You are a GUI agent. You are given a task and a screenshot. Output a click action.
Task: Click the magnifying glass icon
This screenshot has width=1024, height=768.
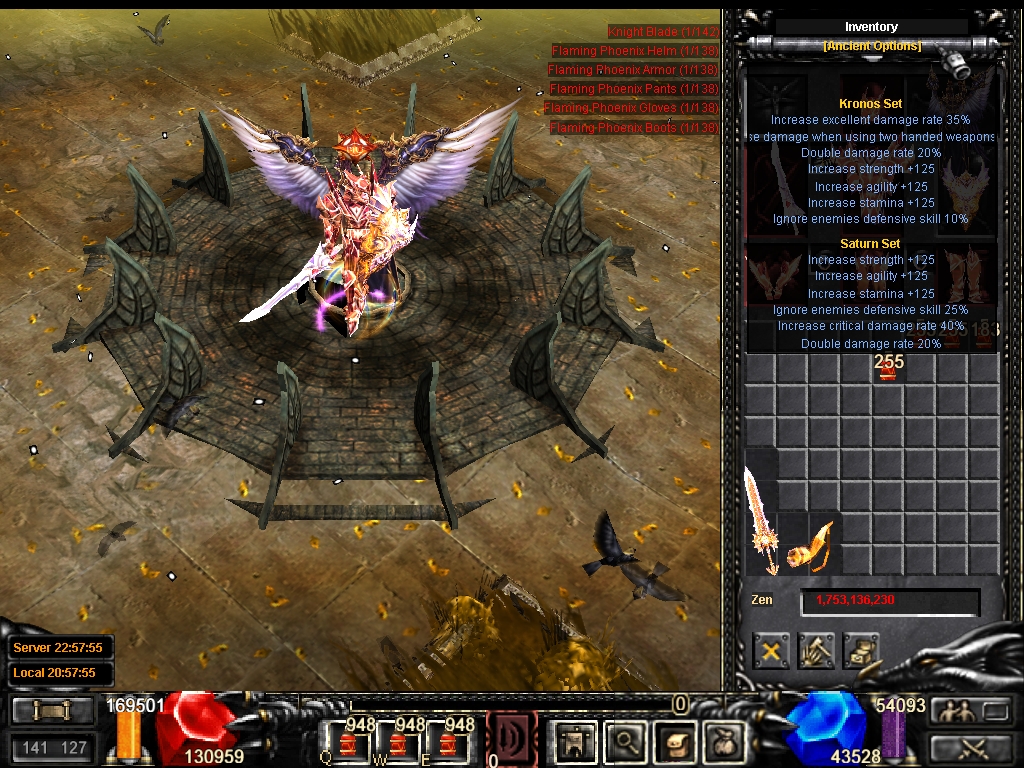click(x=626, y=741)
